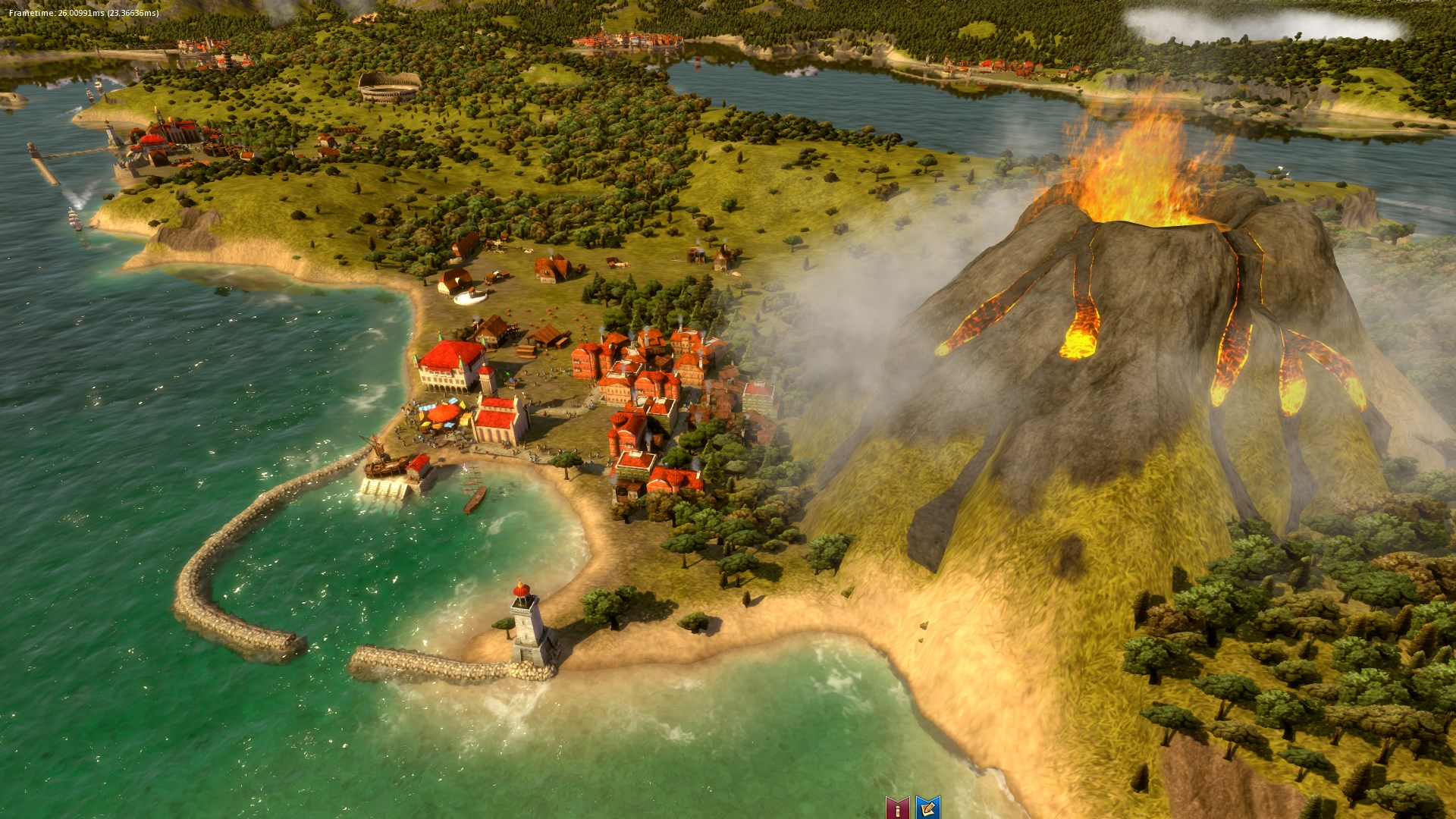Click the blue pencil-and-note banner icon

(928, 807)
